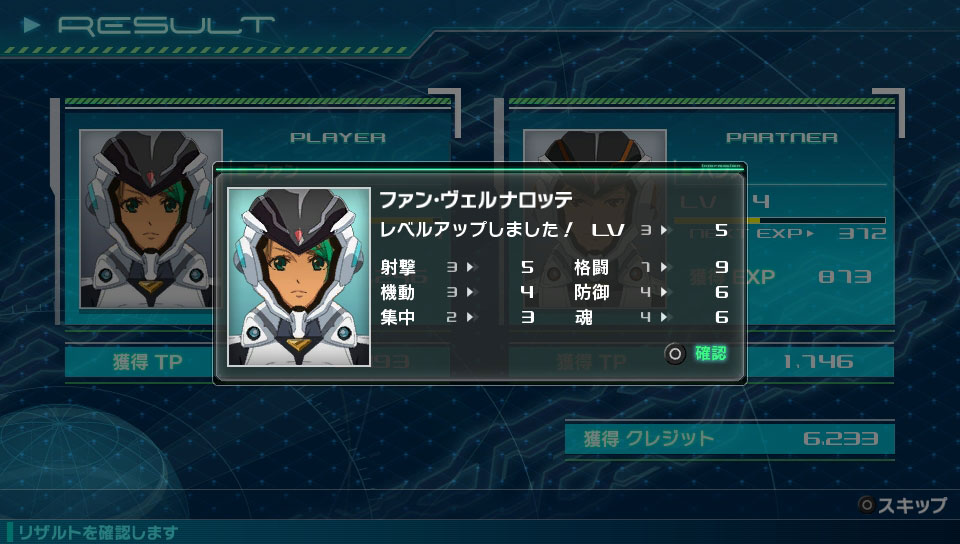
Task: Confirm the level-up dialog with 確認
Action: tap(698, 353)
